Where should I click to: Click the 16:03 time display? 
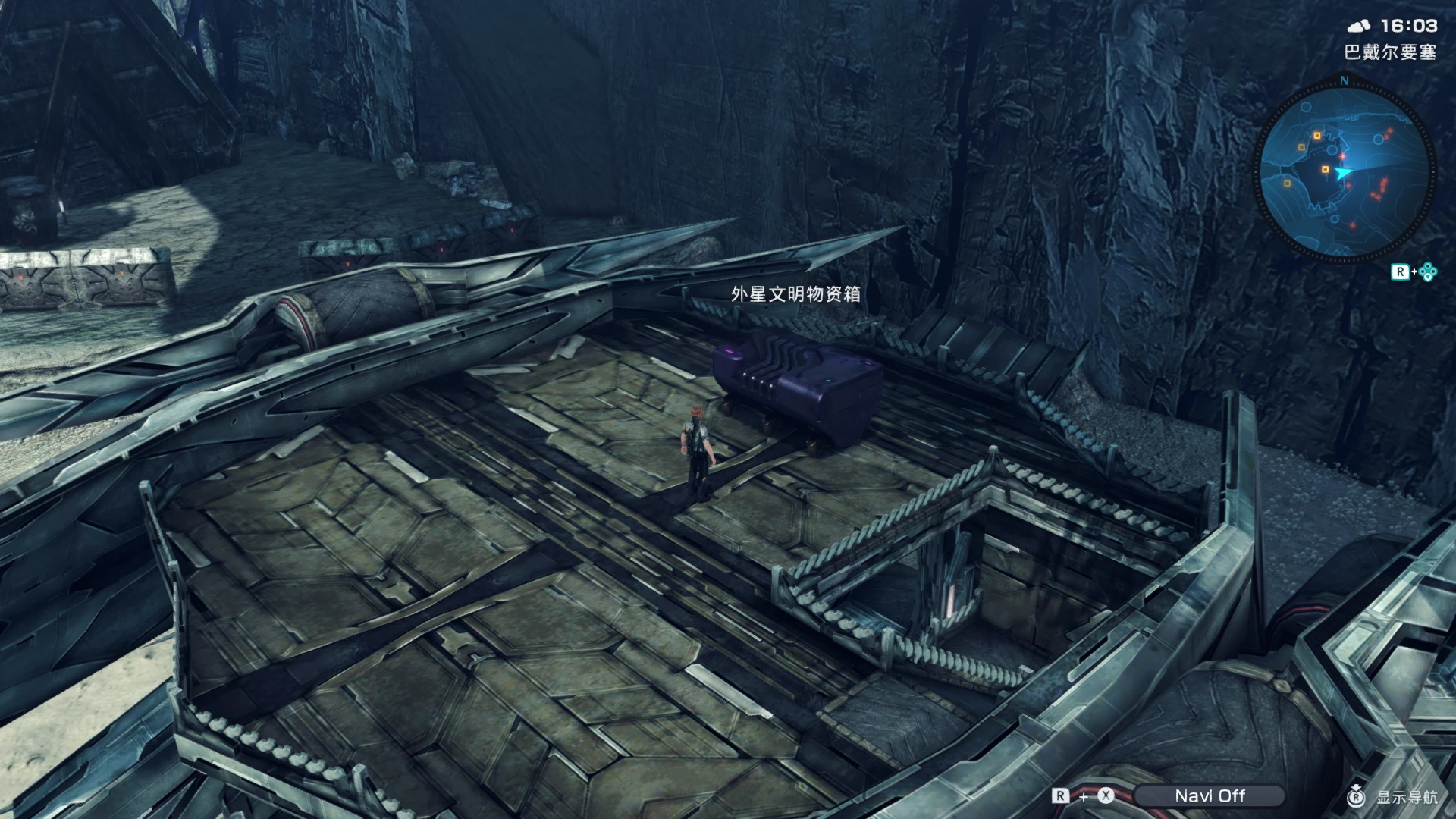(1412, 25)
